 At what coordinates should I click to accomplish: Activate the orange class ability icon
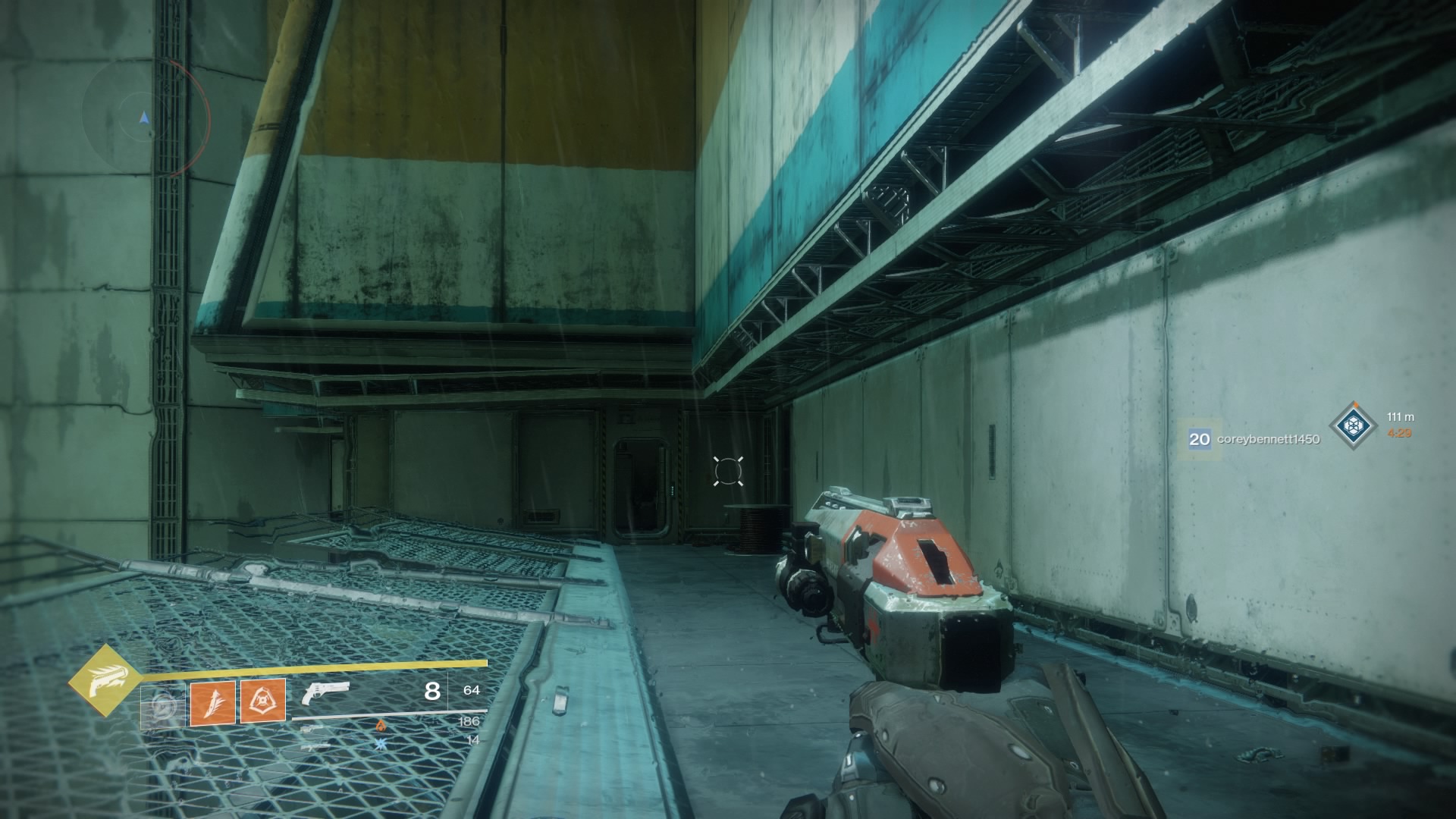263,701
